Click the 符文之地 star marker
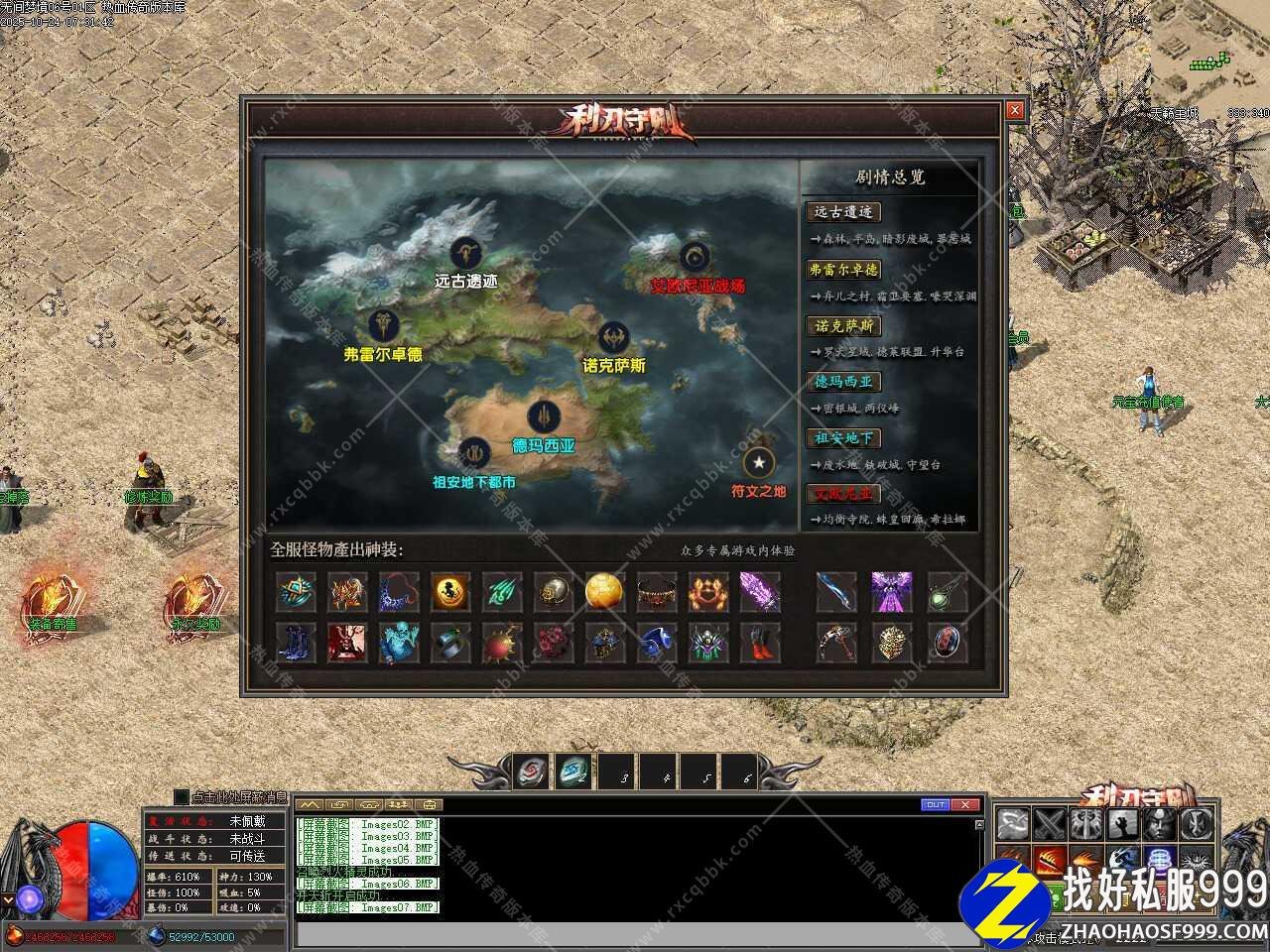The height and width of the screenshot is (952, 1270). (x=759, y=462)
